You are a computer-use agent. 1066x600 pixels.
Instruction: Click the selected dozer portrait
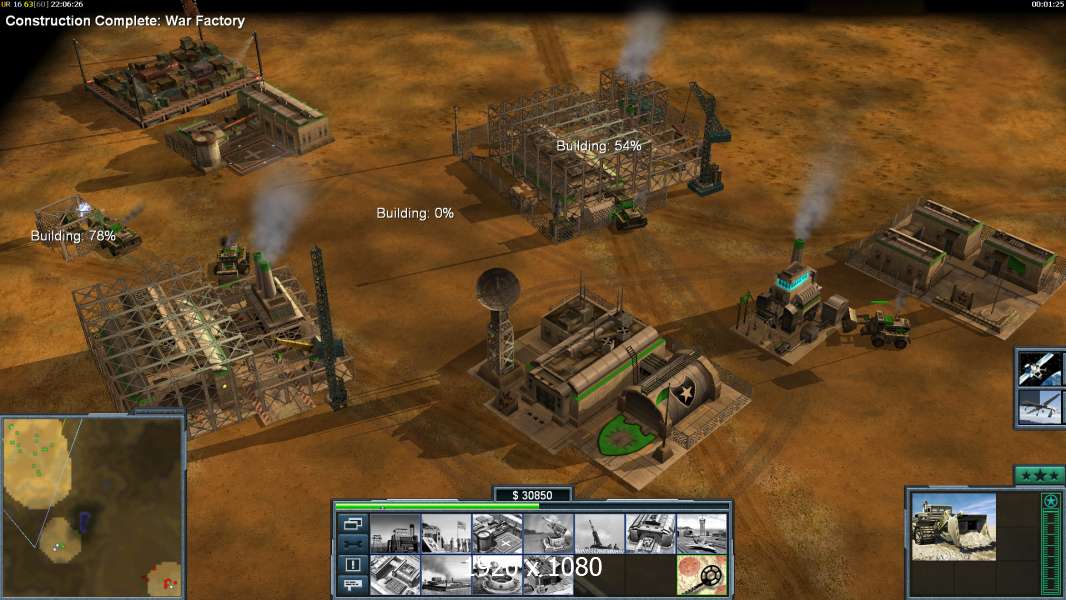coord(953,527)
